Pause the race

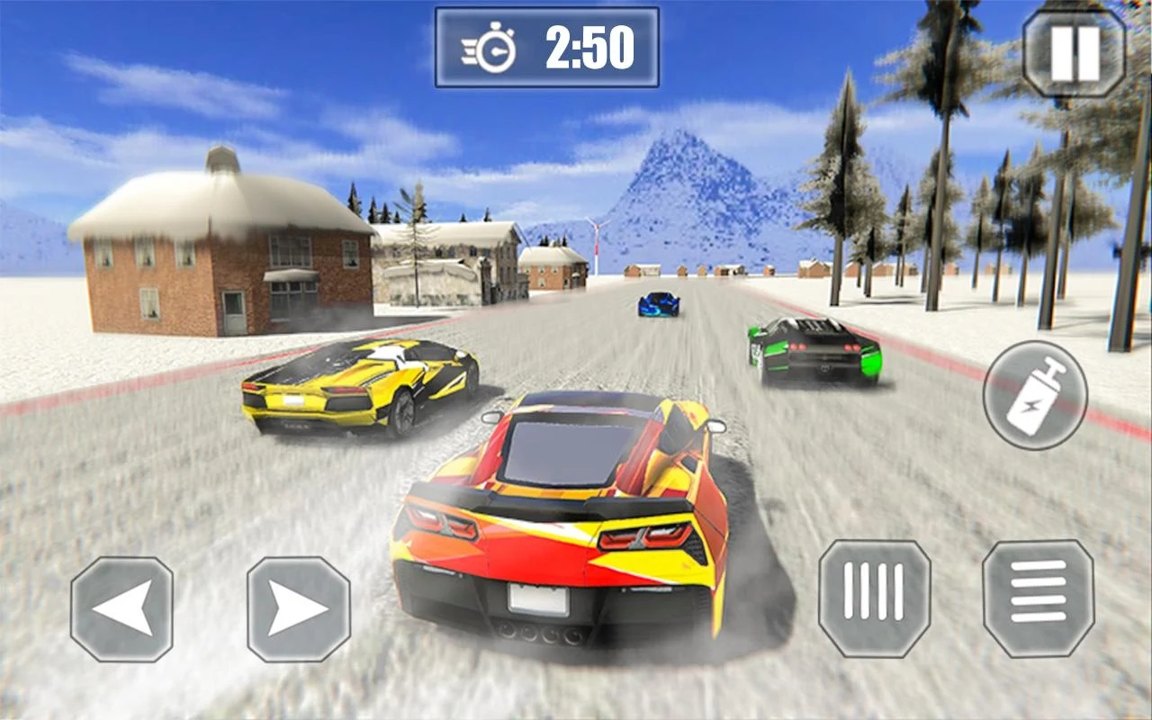pos(1074,52)
